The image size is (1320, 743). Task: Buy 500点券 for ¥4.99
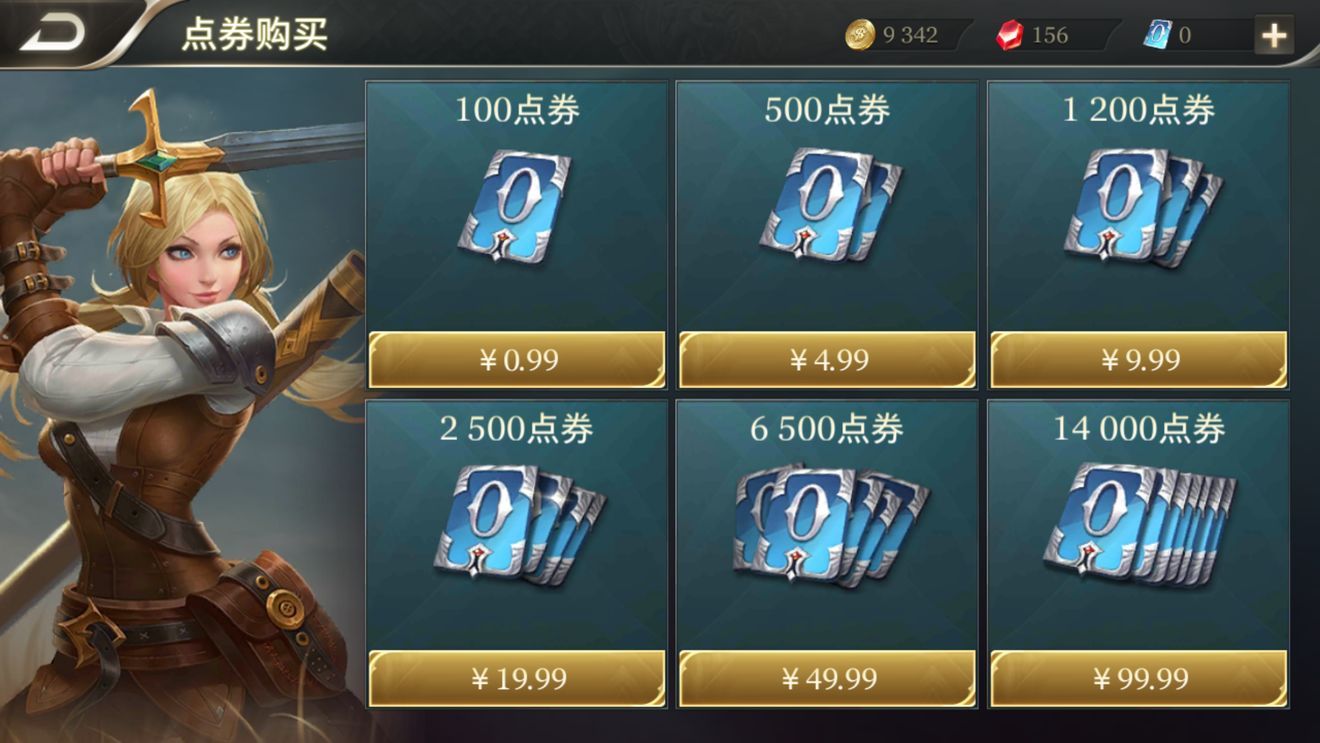point(826,362)
